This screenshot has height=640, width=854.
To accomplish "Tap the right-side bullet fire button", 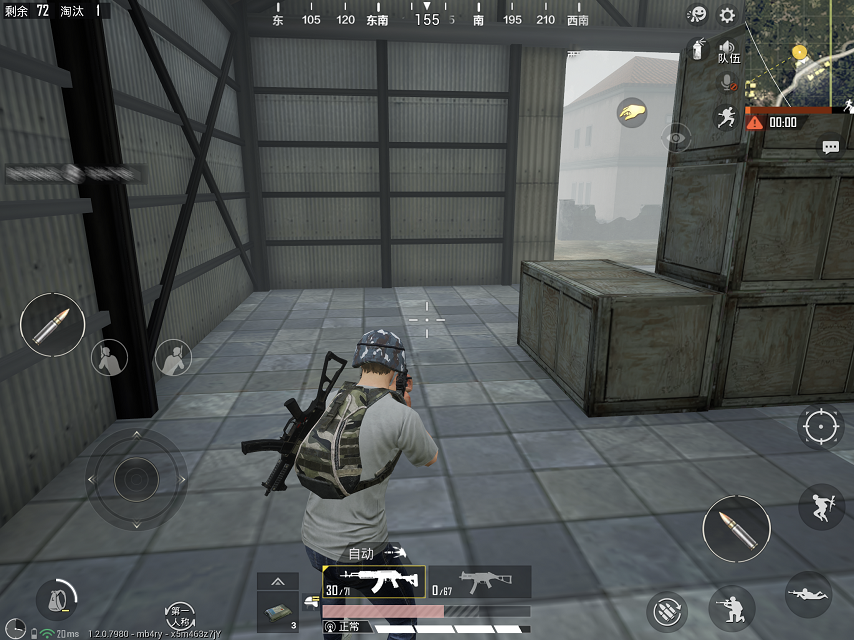I will coord(736,528).
